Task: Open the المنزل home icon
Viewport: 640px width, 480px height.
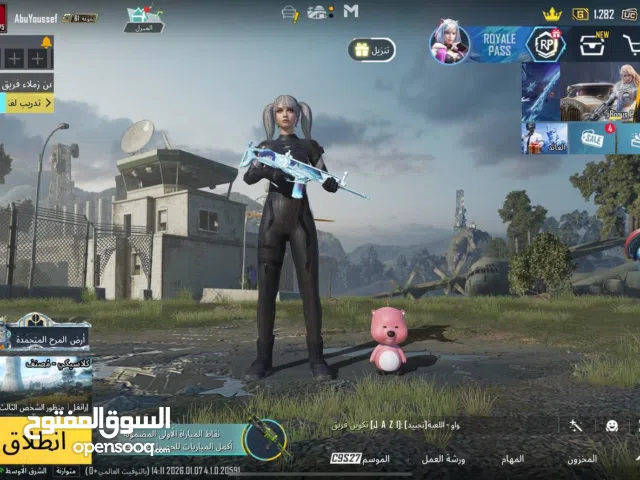Action: [144, 18]
